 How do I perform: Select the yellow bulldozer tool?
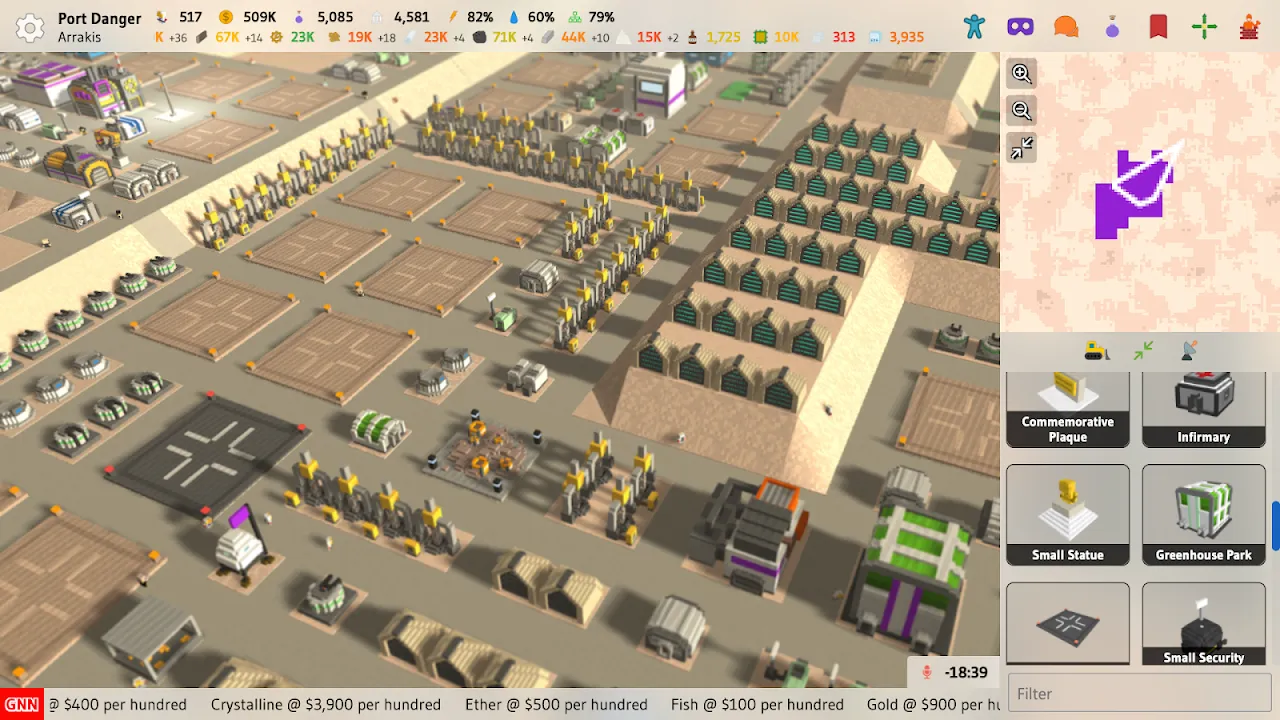click(x=1097, y=351)
